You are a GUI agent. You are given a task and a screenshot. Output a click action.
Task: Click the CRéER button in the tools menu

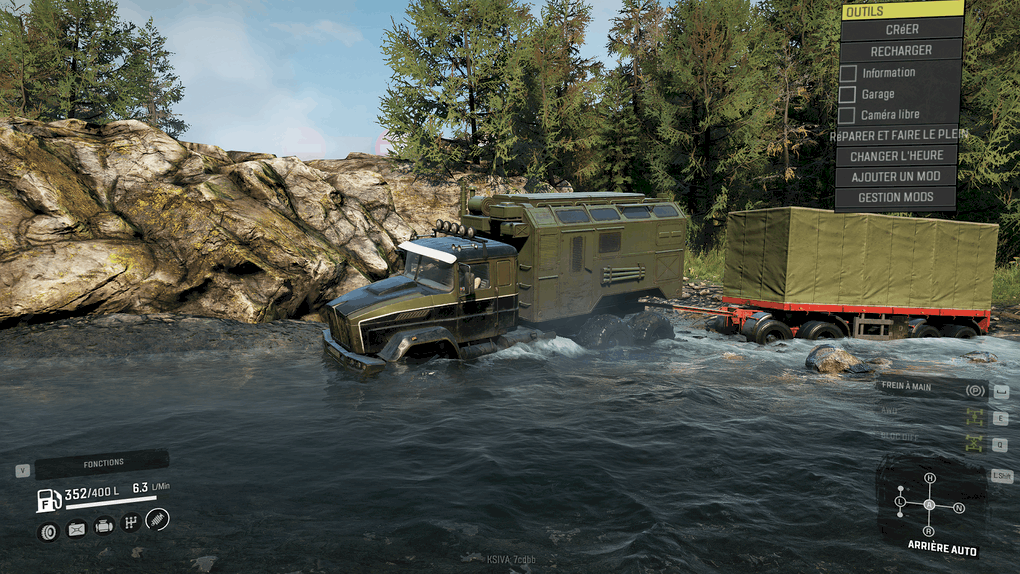[900, 30]
